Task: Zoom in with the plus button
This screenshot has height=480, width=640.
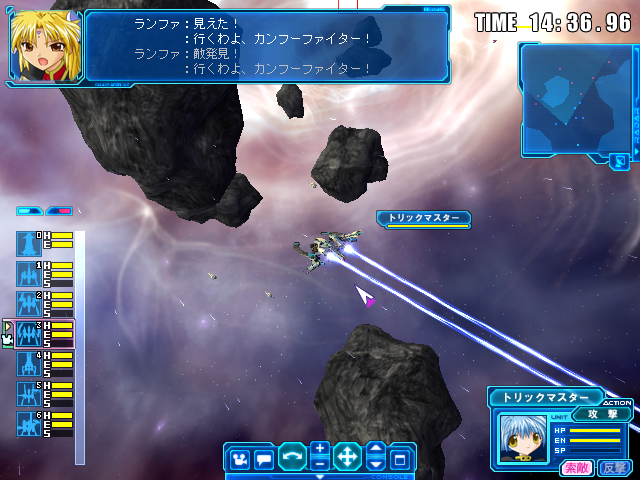Action: tap(319, 450)
